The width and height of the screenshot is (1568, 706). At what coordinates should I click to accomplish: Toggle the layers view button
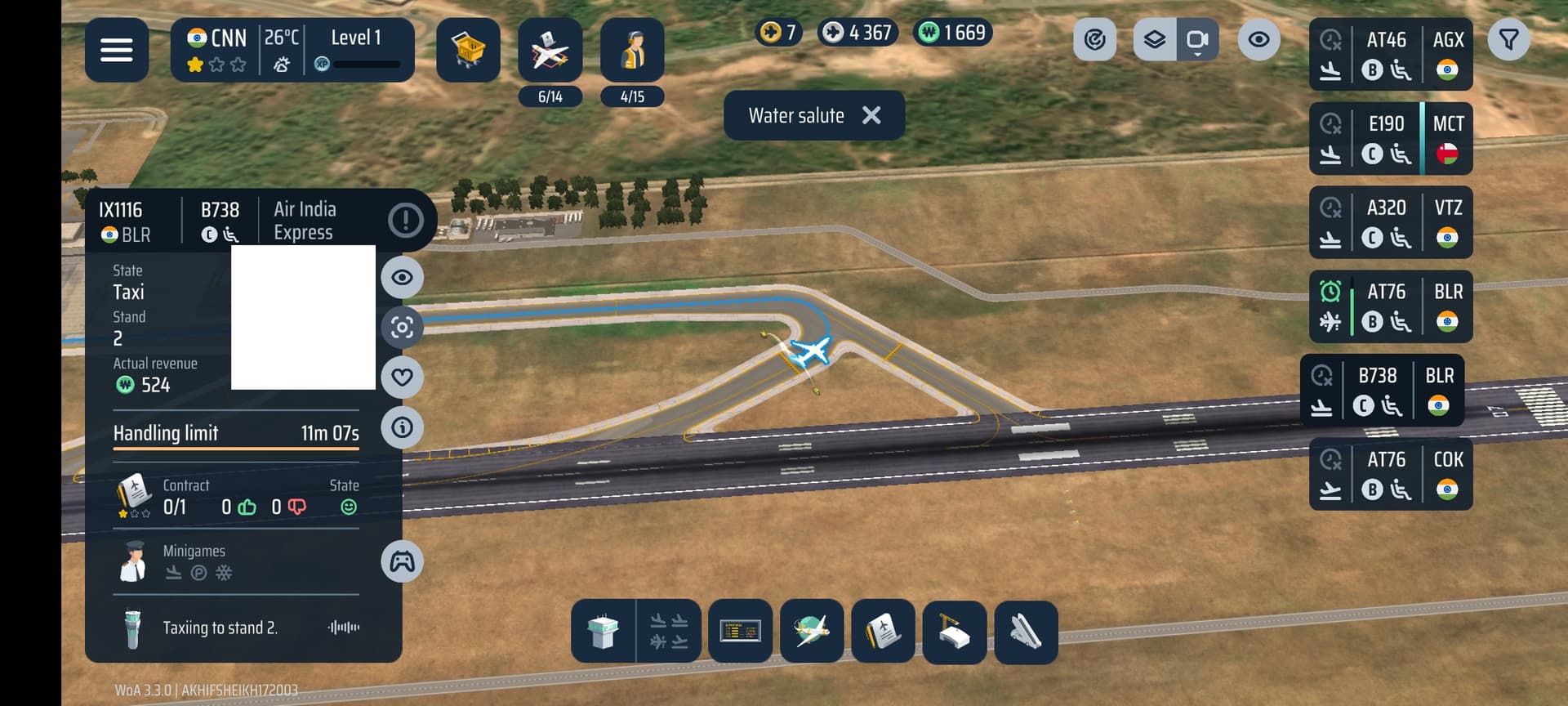(x=1154, y=39)
